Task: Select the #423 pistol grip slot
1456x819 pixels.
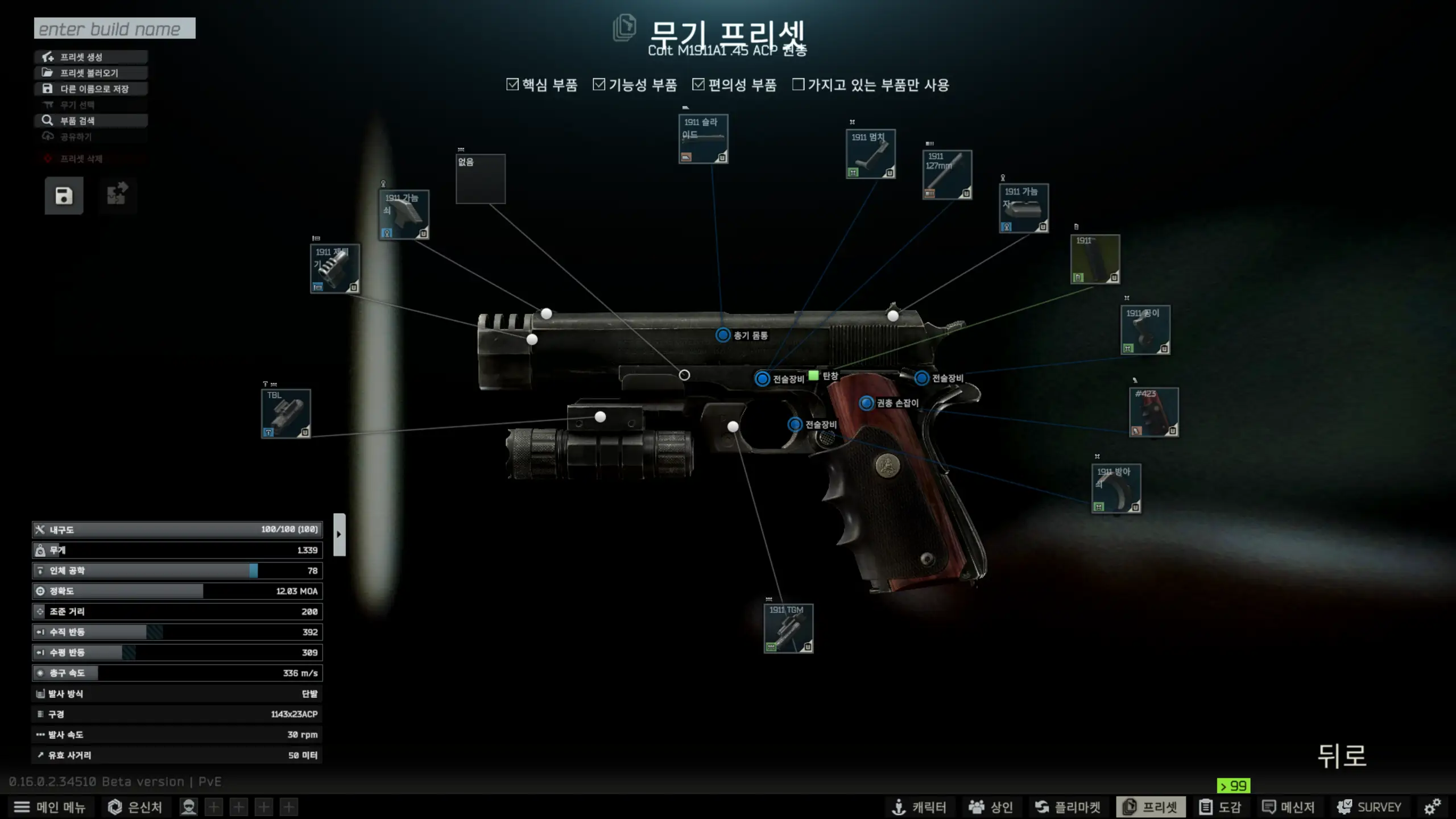Action: 1154,412
